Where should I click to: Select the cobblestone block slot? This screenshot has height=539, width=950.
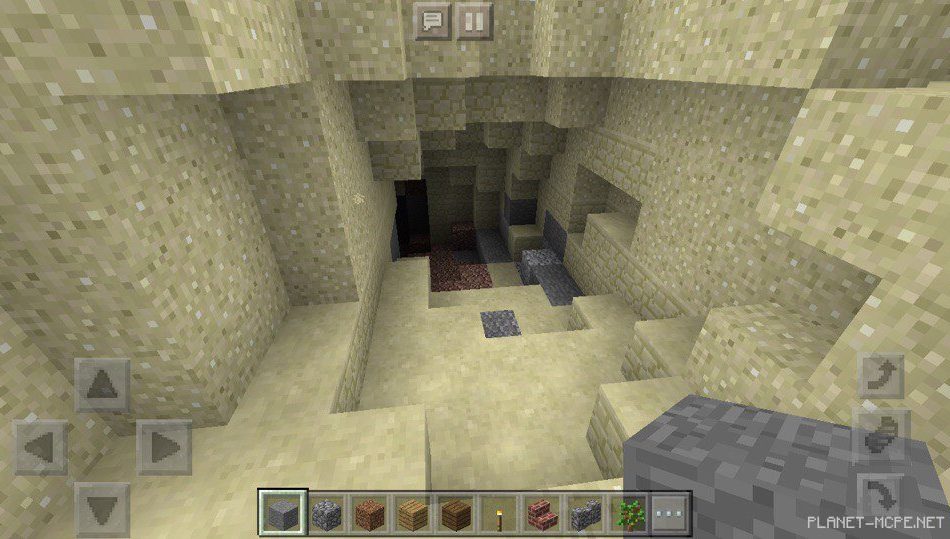(x=326, y=514)
